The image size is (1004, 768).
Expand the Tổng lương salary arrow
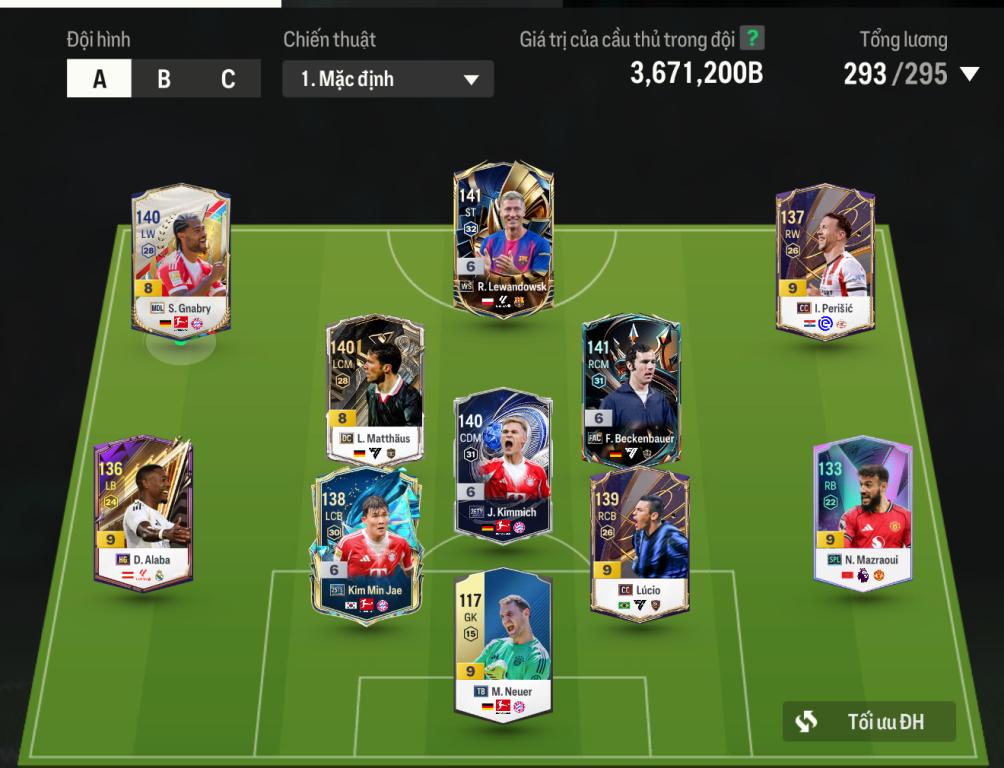(x=968, y=74)
